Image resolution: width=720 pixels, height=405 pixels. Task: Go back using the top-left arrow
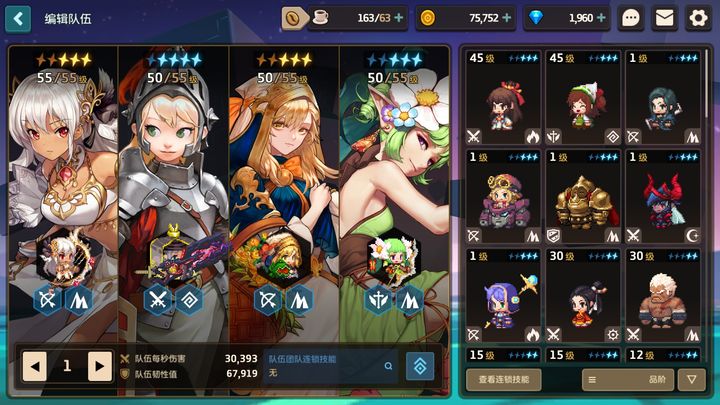tap(18, 18)
